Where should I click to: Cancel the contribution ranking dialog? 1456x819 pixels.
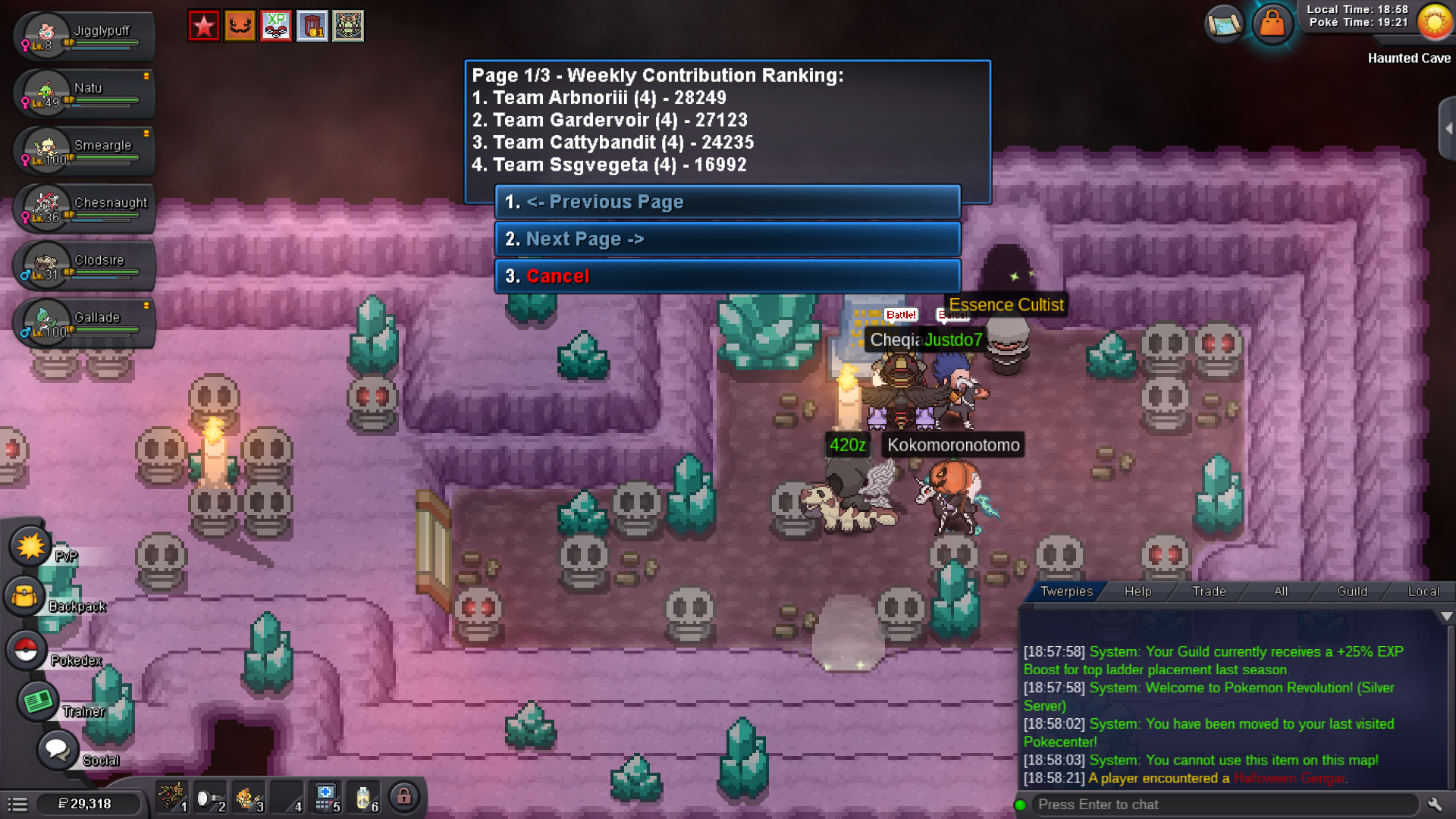(x=726, y=276)
